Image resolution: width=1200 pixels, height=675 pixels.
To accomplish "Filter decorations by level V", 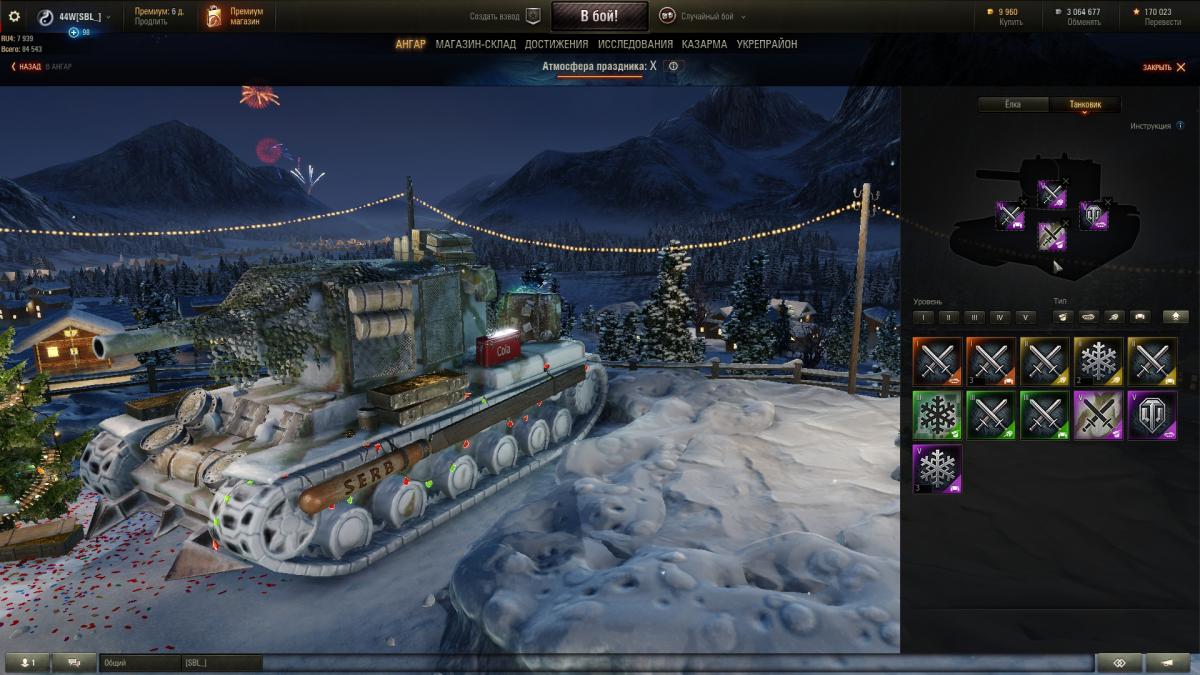I will [1024, 317].
